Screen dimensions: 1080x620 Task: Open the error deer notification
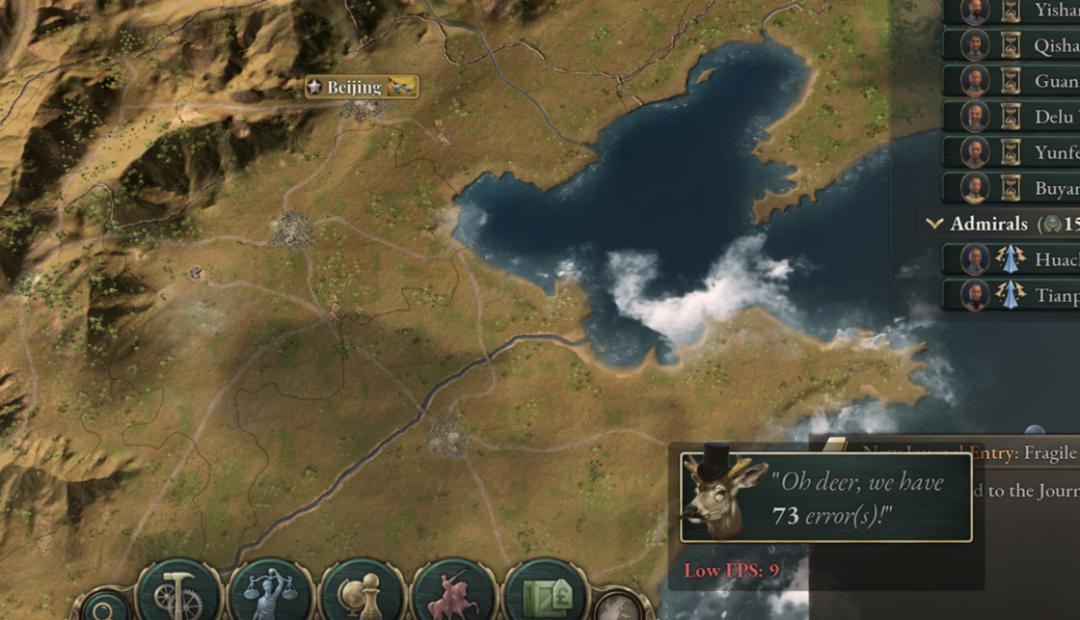click(825, 497)
